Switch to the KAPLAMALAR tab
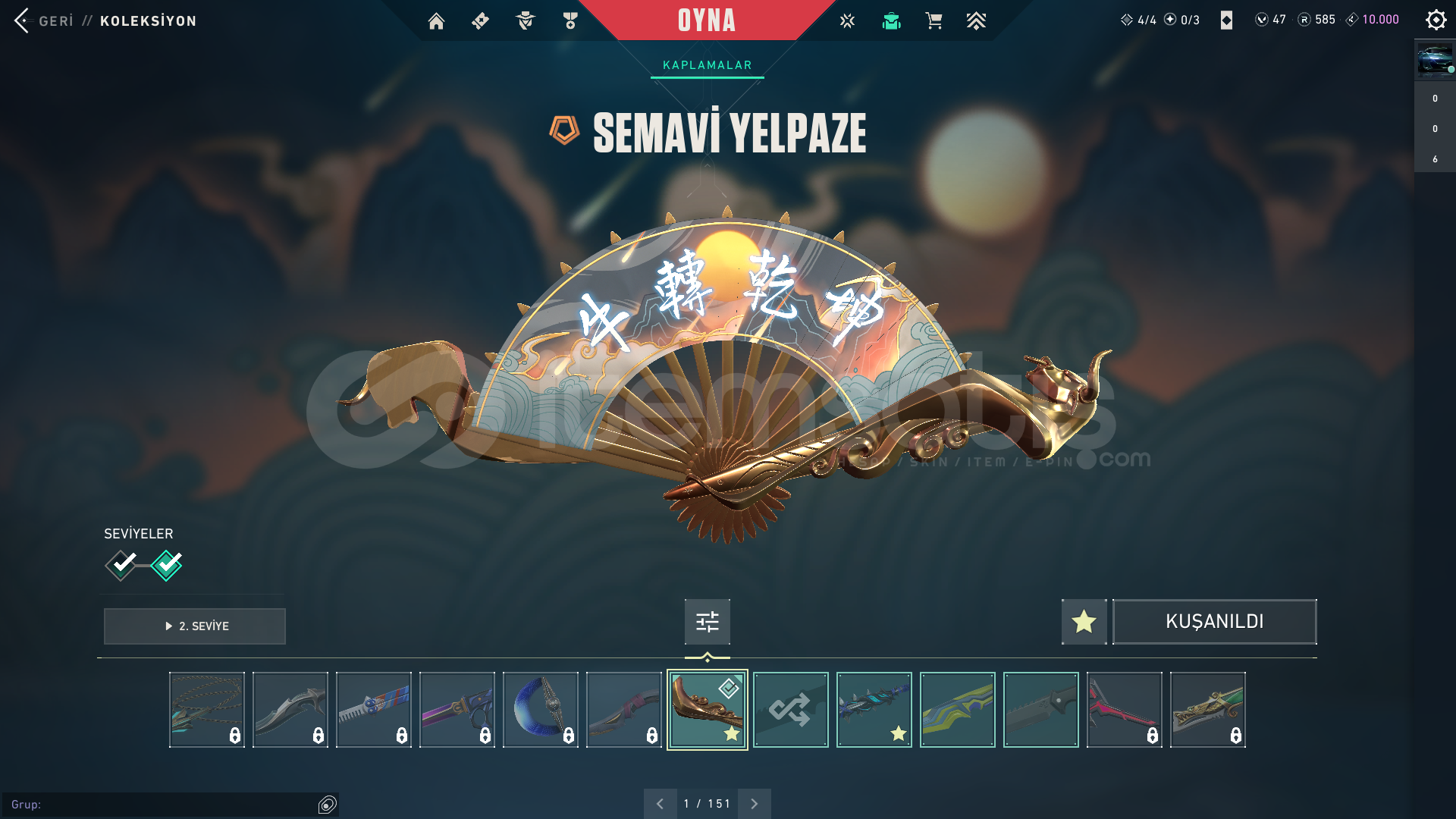This screenshot has width=1456, height=819. click(x=707, y=65)
